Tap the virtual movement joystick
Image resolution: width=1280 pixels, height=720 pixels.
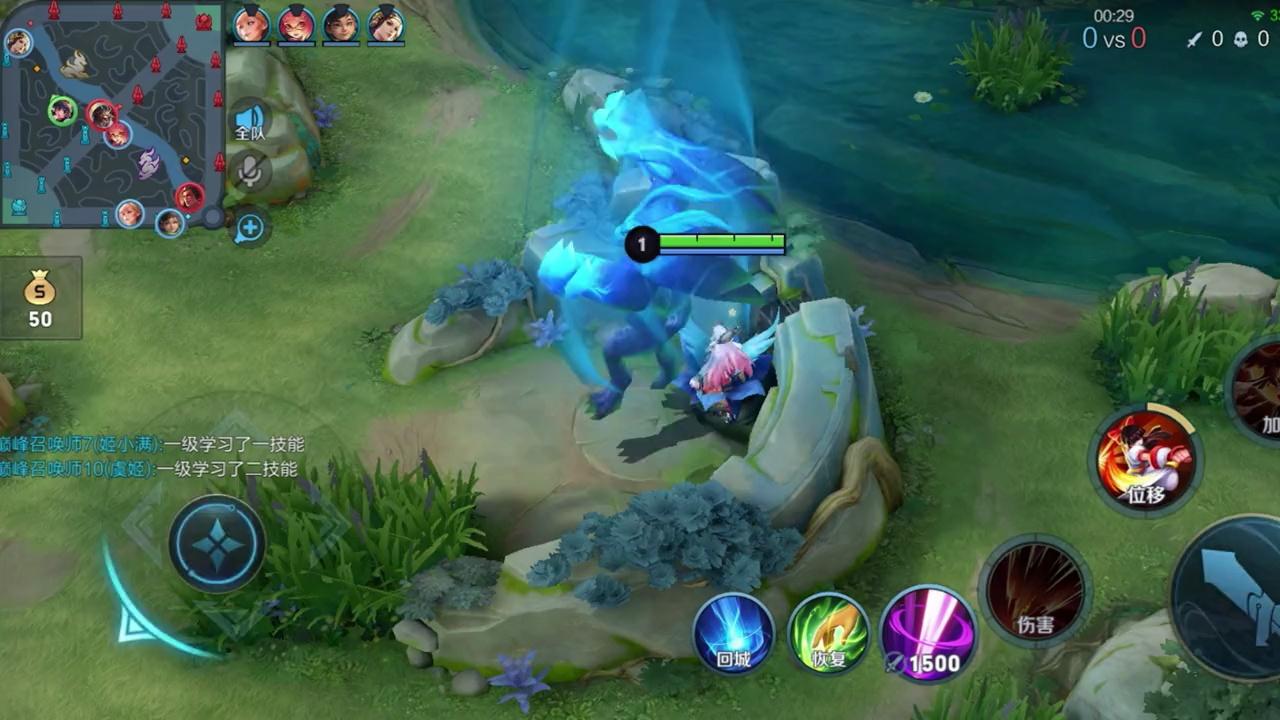[216, 545]
